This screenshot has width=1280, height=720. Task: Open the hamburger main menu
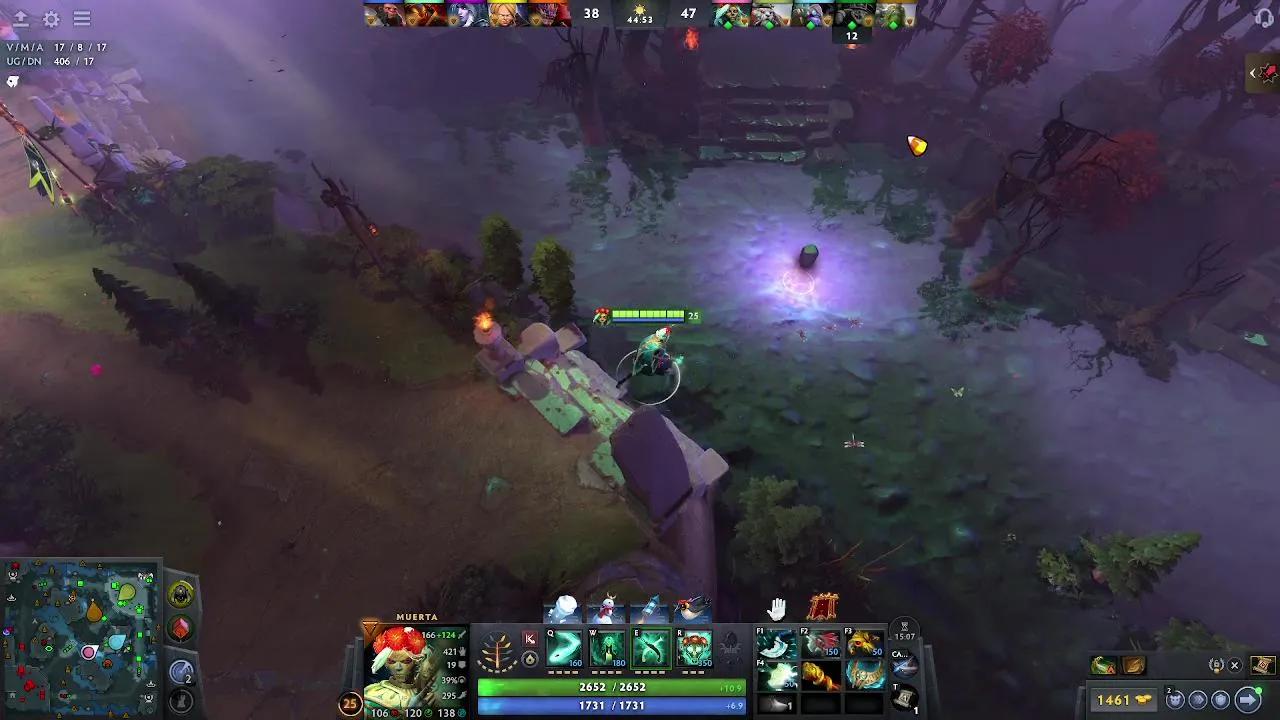pos(83,19)
